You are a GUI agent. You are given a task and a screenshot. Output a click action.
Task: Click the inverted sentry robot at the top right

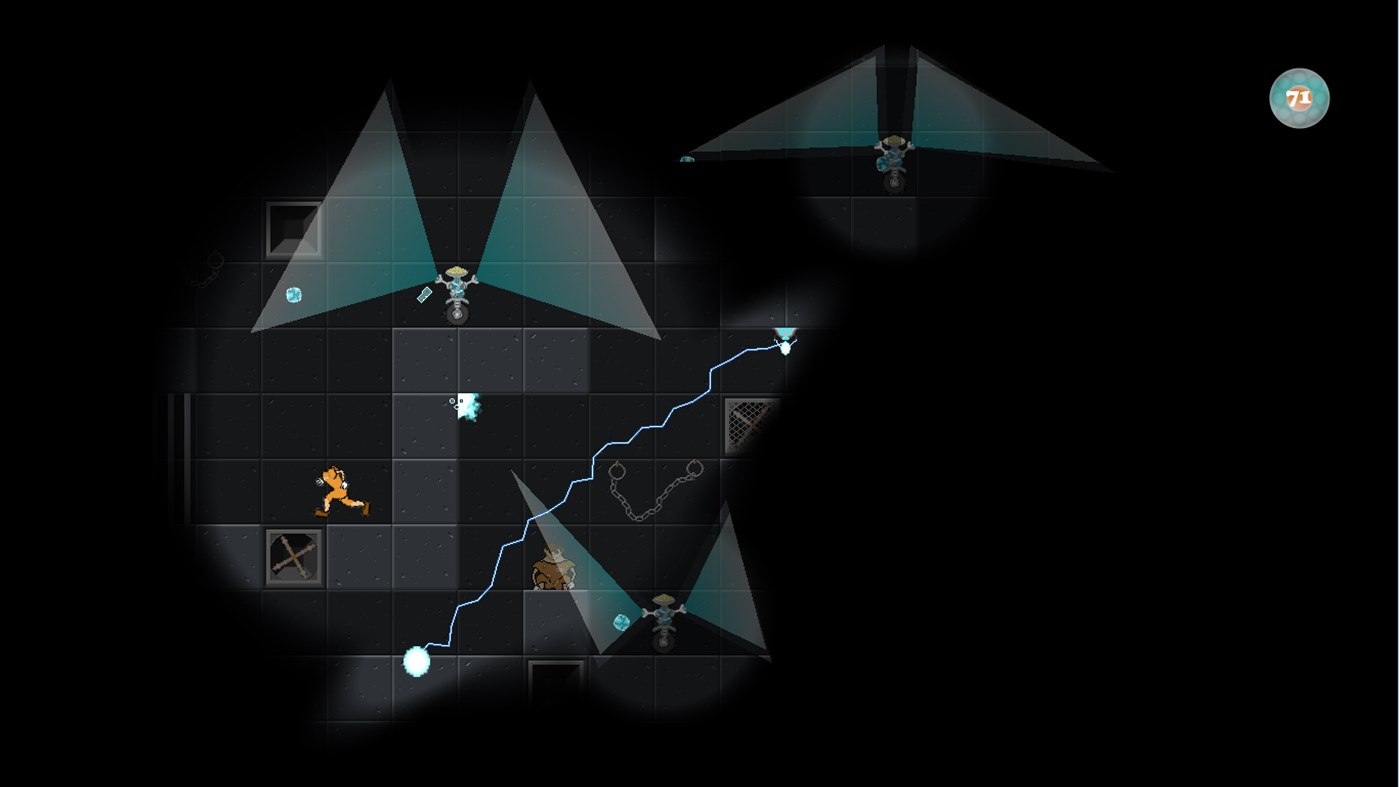coord(890,155)
